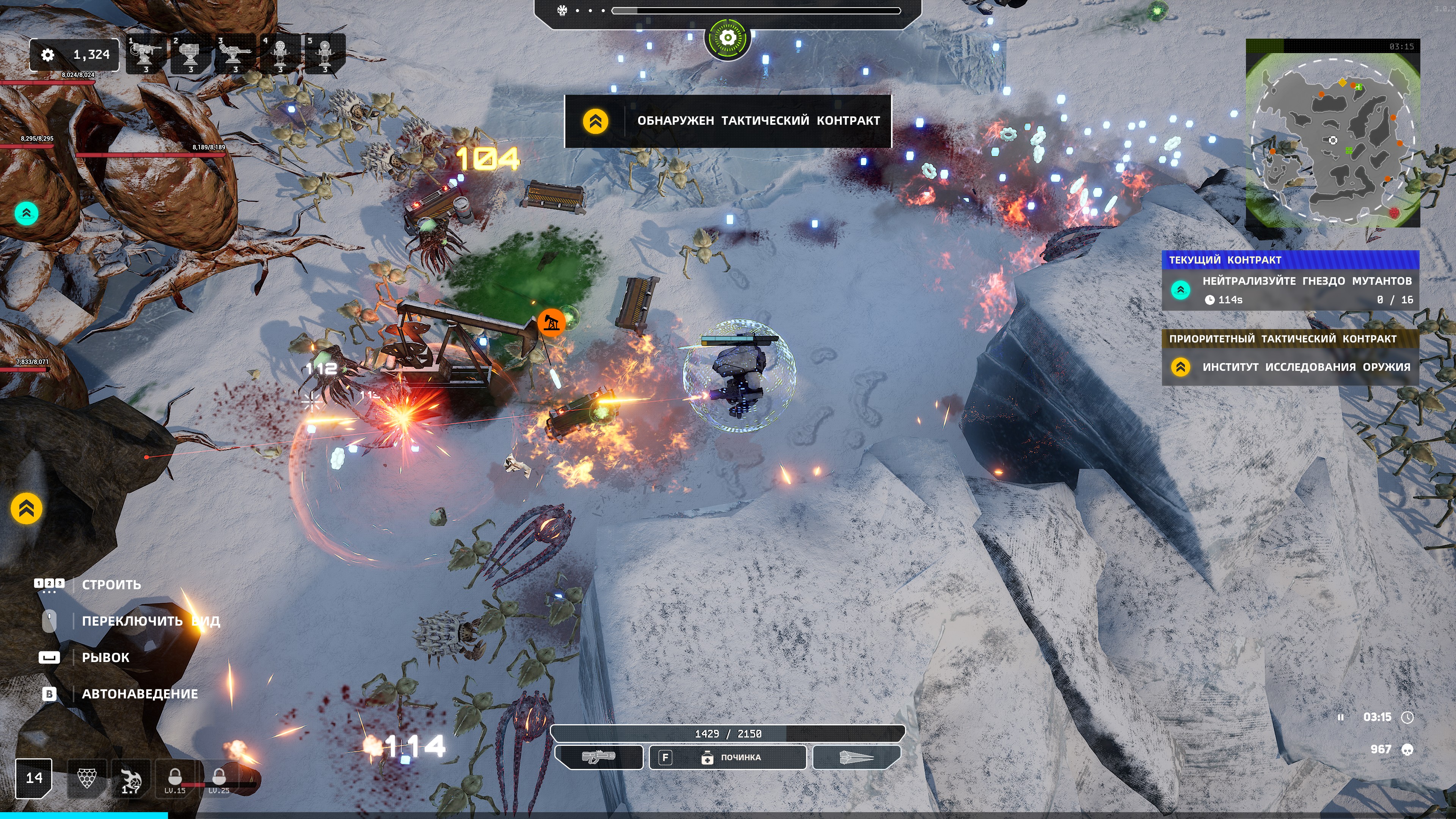Switch to the rifle weapon slot
Screen dimensions: 1456x819
pyautogui.click(x=599, y=758)
